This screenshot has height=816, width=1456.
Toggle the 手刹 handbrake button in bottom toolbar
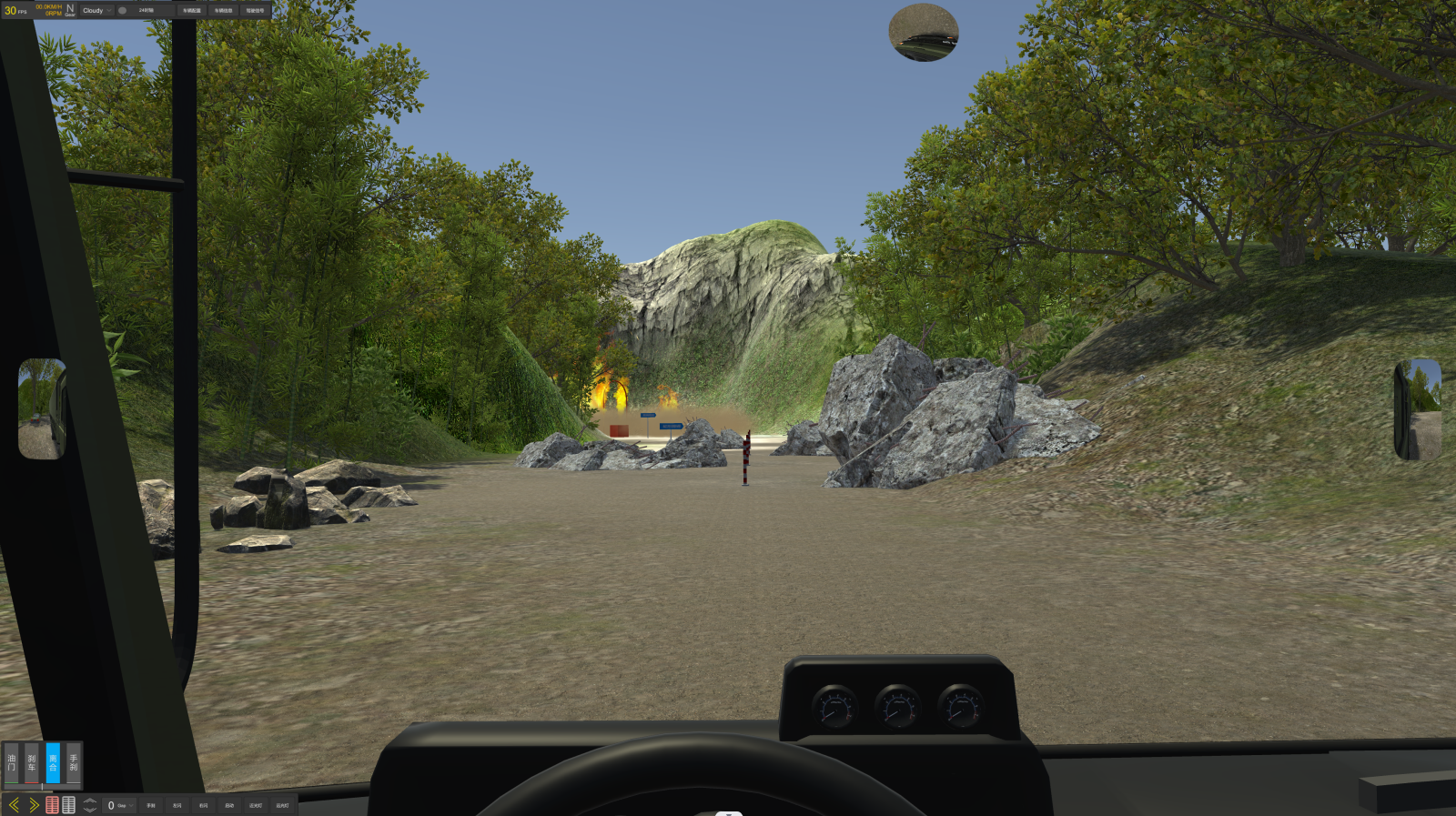(151, 805)
